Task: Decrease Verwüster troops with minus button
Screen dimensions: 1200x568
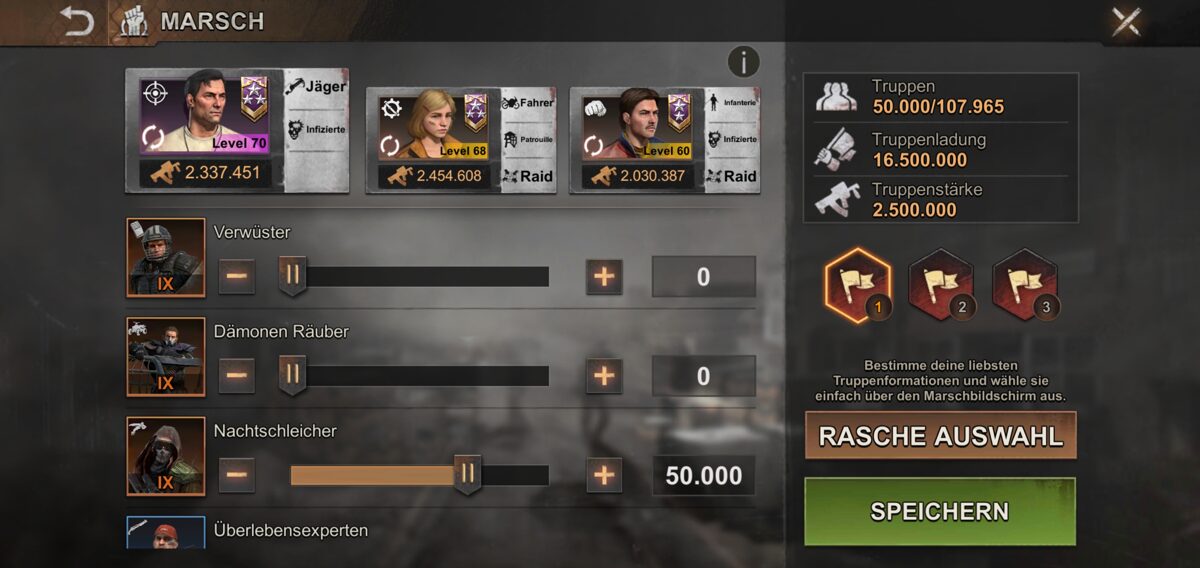Action: click(237, 276)
